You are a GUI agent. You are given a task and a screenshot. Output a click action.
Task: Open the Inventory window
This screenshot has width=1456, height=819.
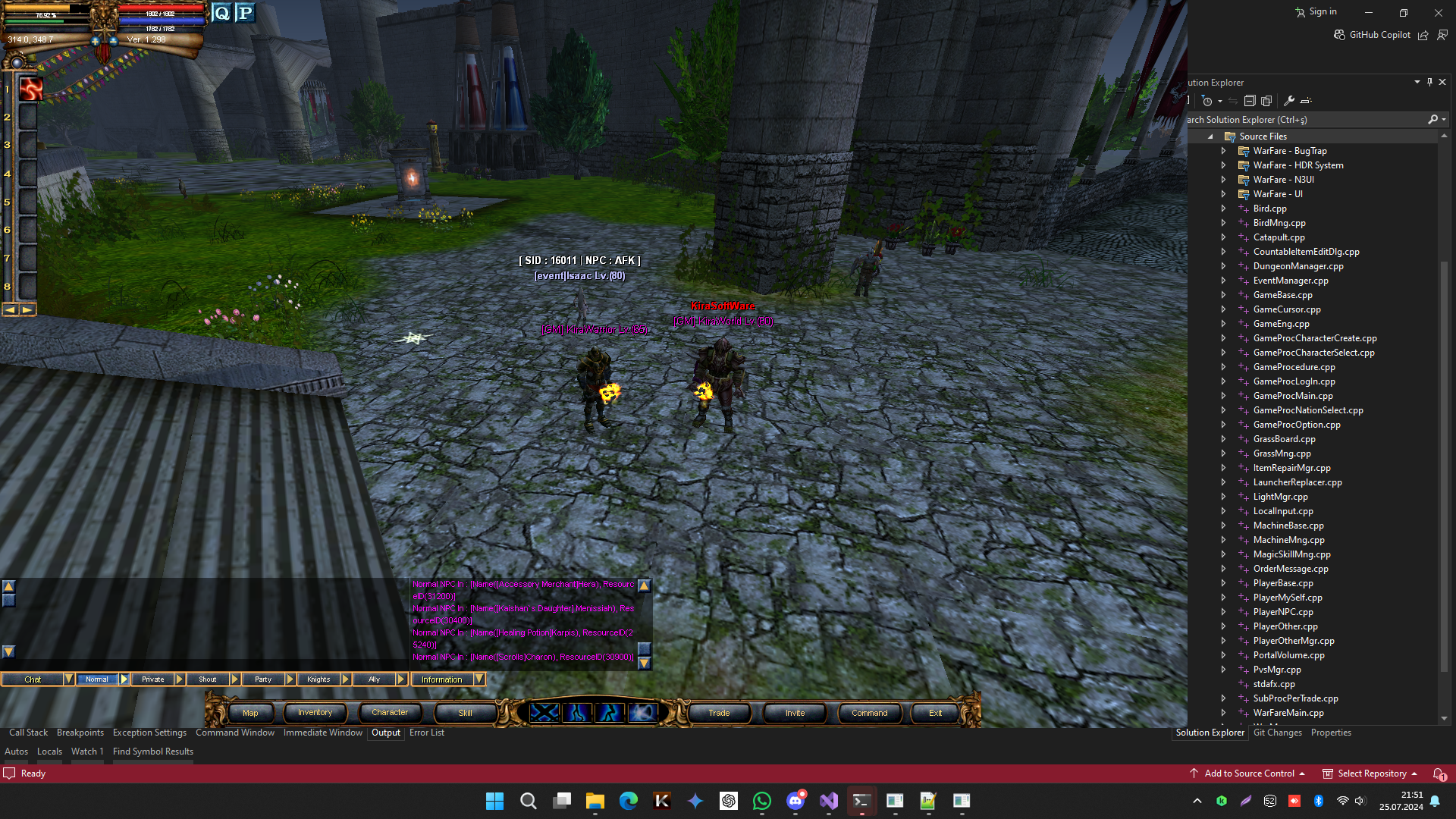tap(315, 713)
